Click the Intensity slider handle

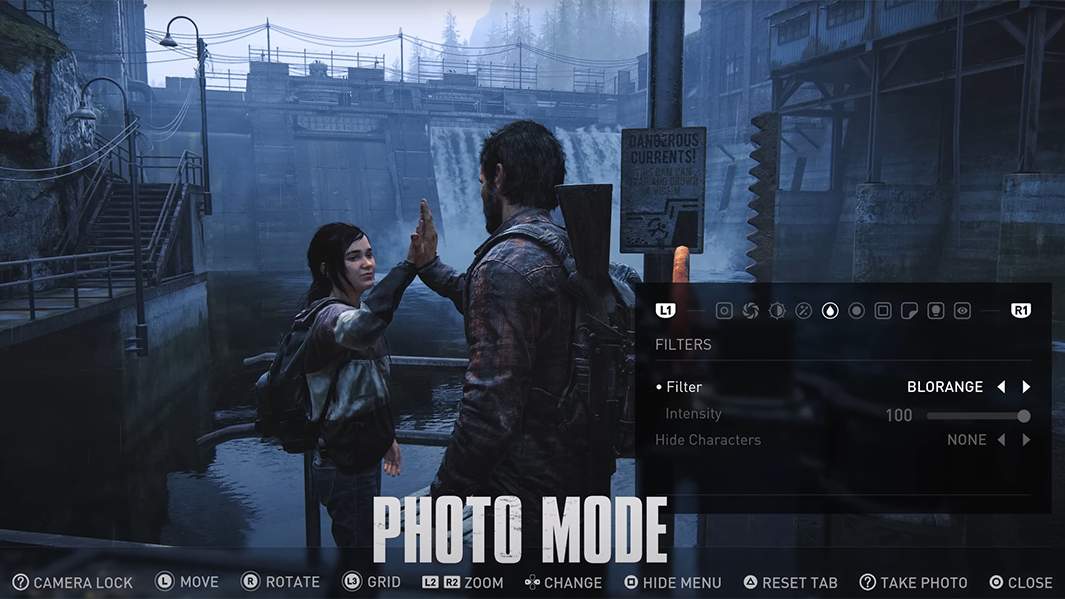pyautogui.click(x=1024, y=416)
